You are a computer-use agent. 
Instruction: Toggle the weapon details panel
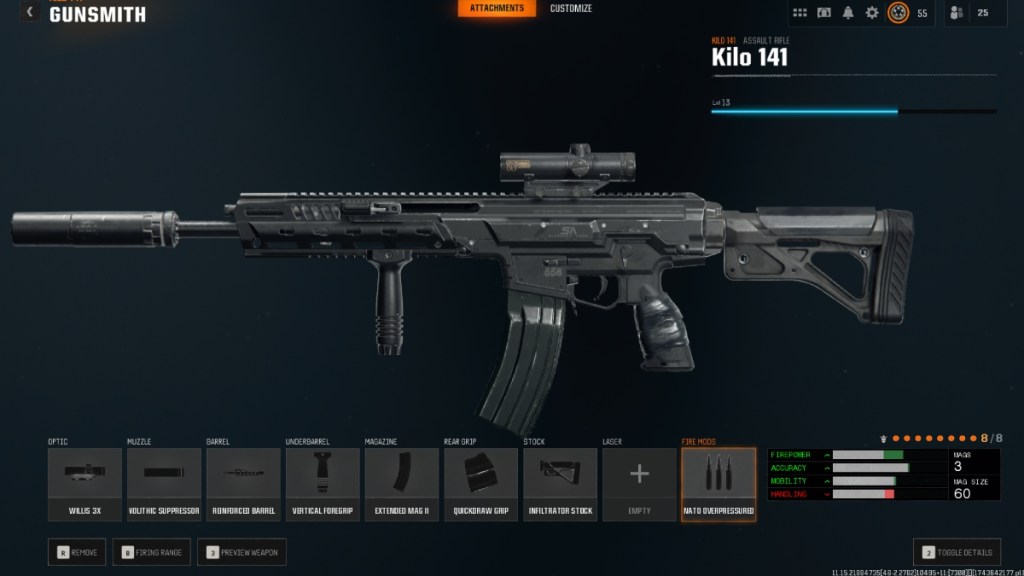point(957,552)
